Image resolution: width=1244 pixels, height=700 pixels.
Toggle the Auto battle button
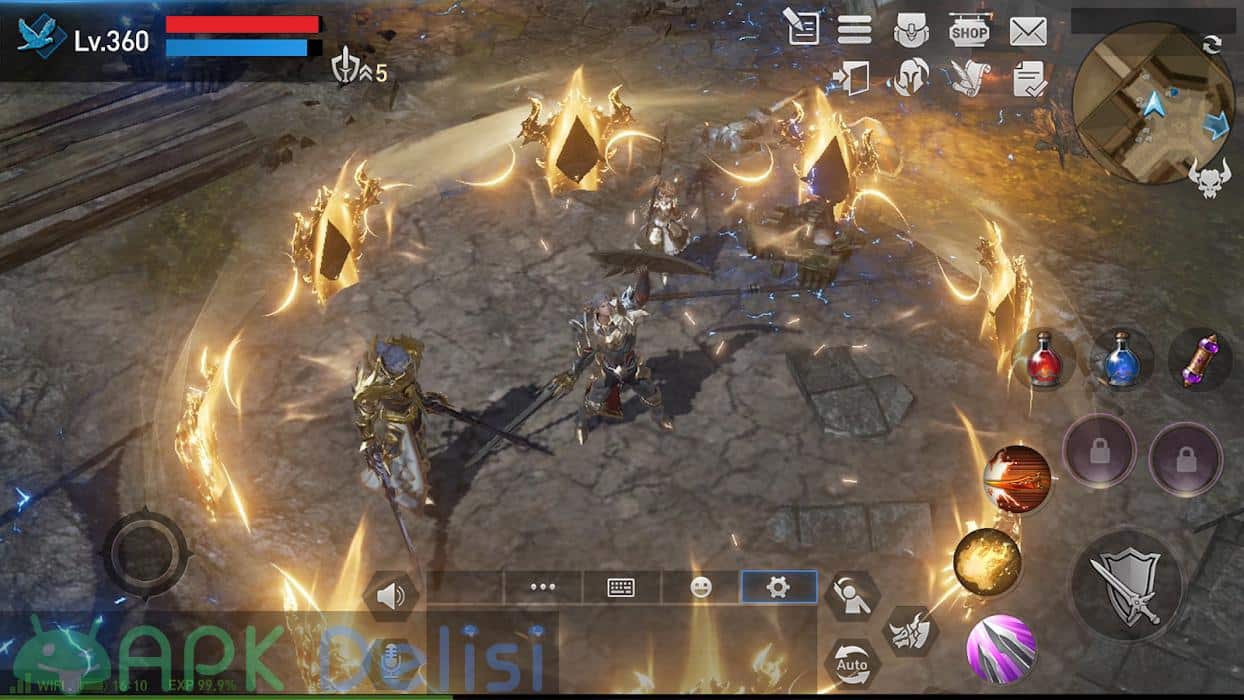point(852,663)
